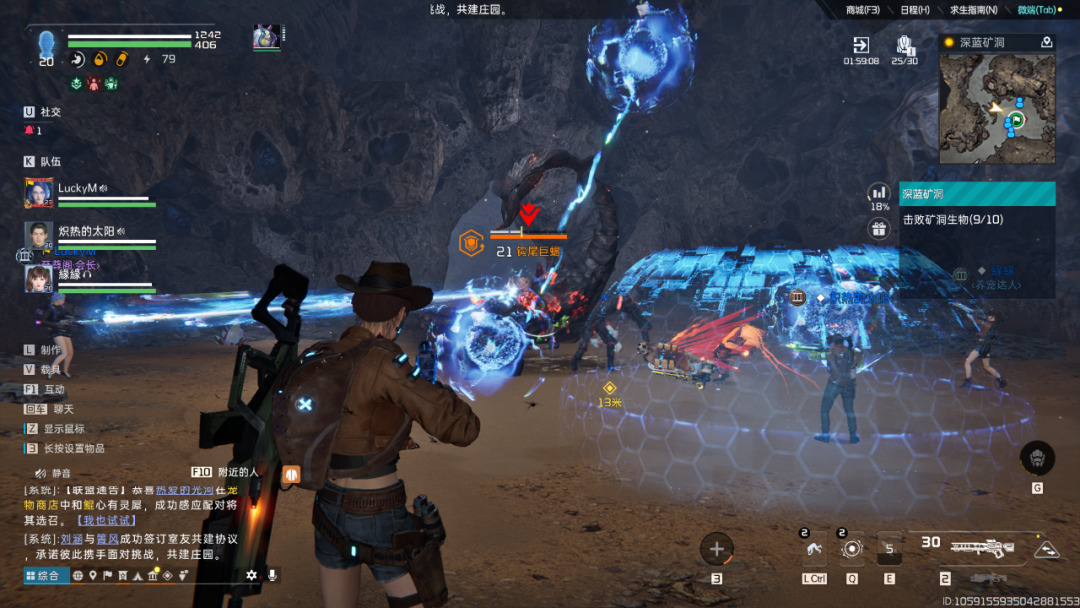Open the gift box reward icon

coord(879,229)
